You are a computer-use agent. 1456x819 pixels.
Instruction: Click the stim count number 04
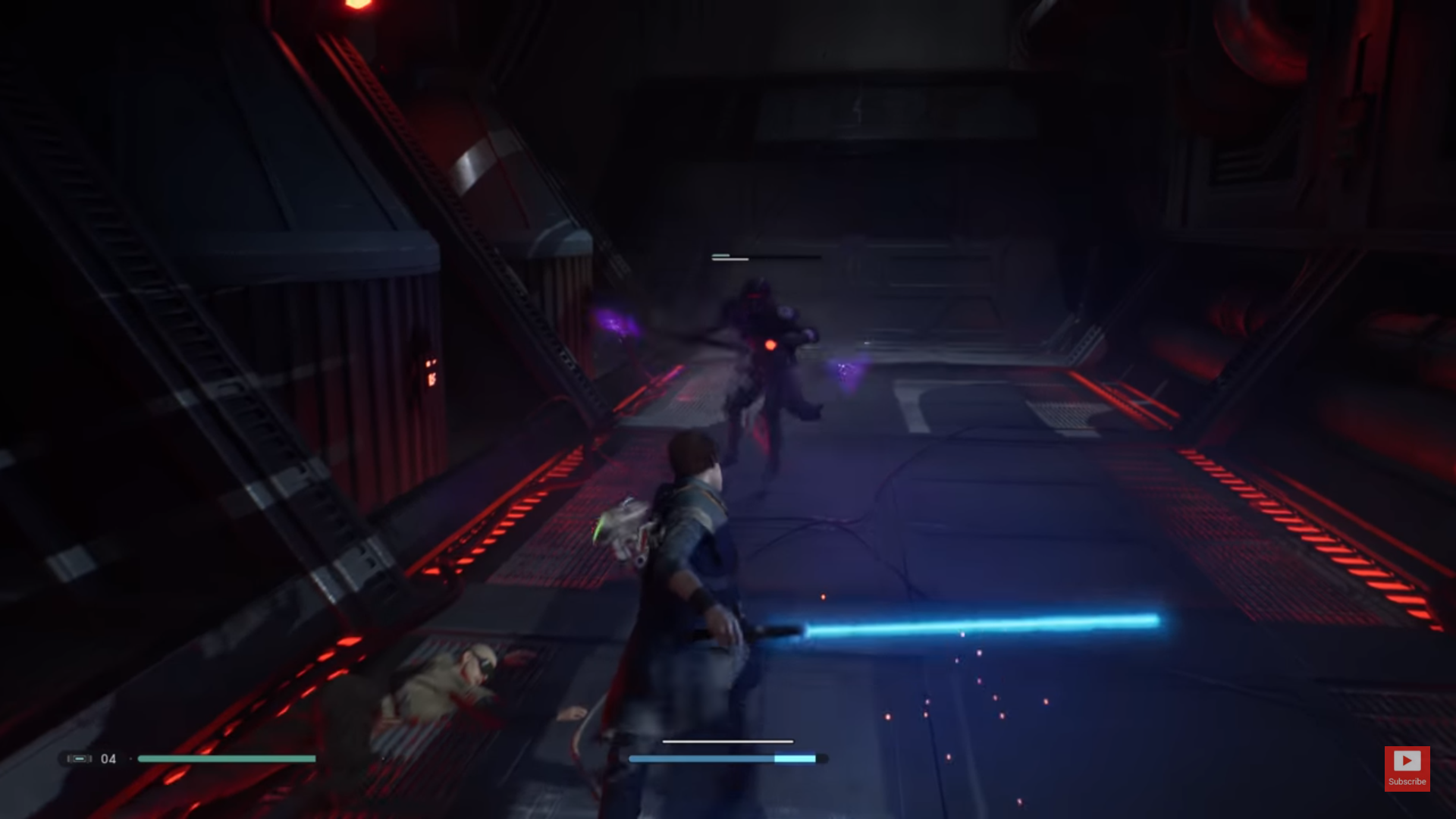107,758
